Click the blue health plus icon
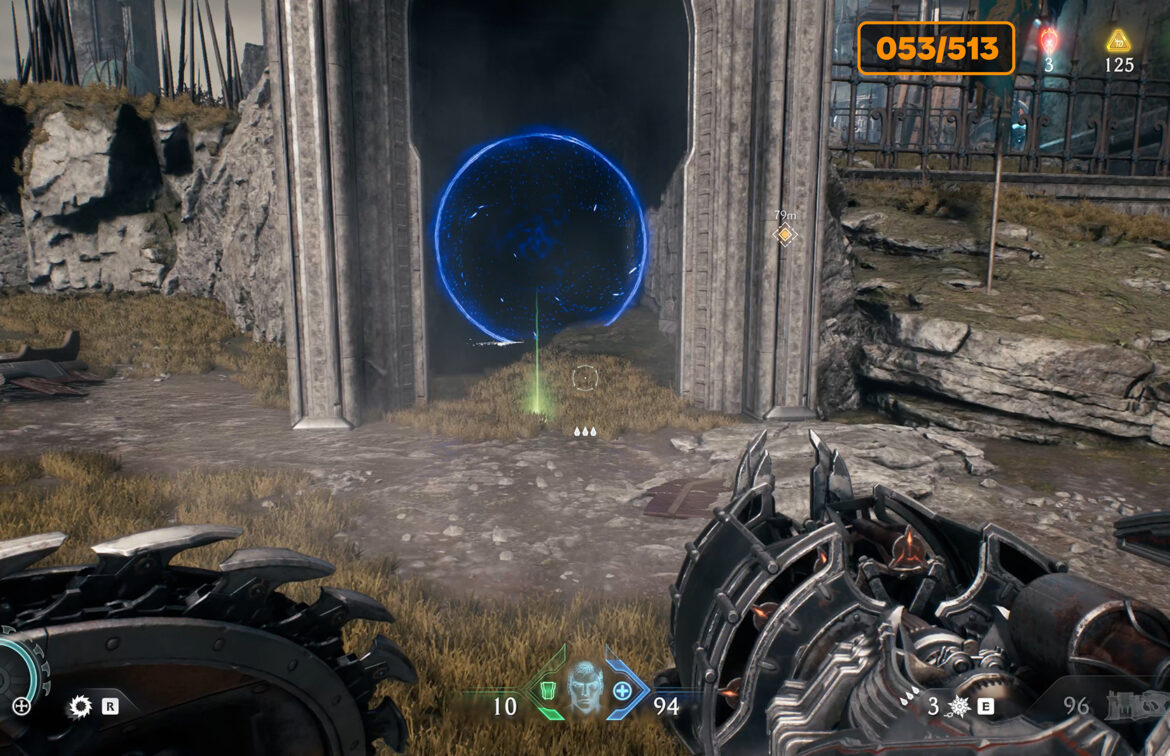Screen dimensions: 1170x756 pyautogui.click(x=622, y=689)
